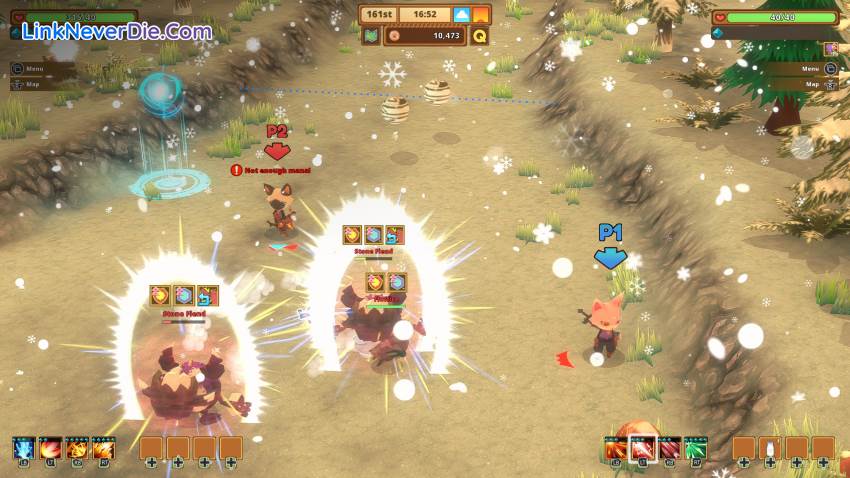The width and height of the screenshot is (850, 478).
Task: Open the green map icon
Action: [x=370, y=36]
